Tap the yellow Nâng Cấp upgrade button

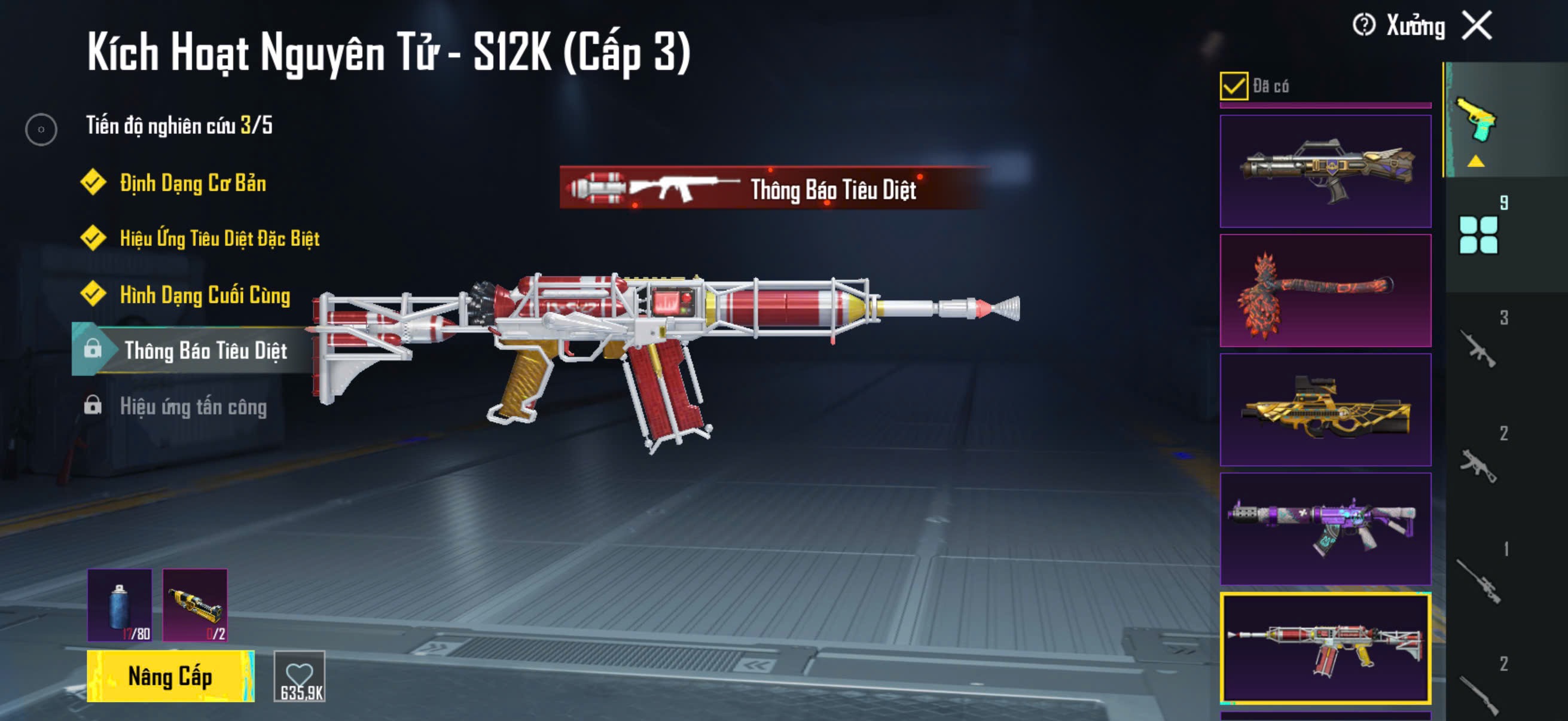tap(170, 676)
